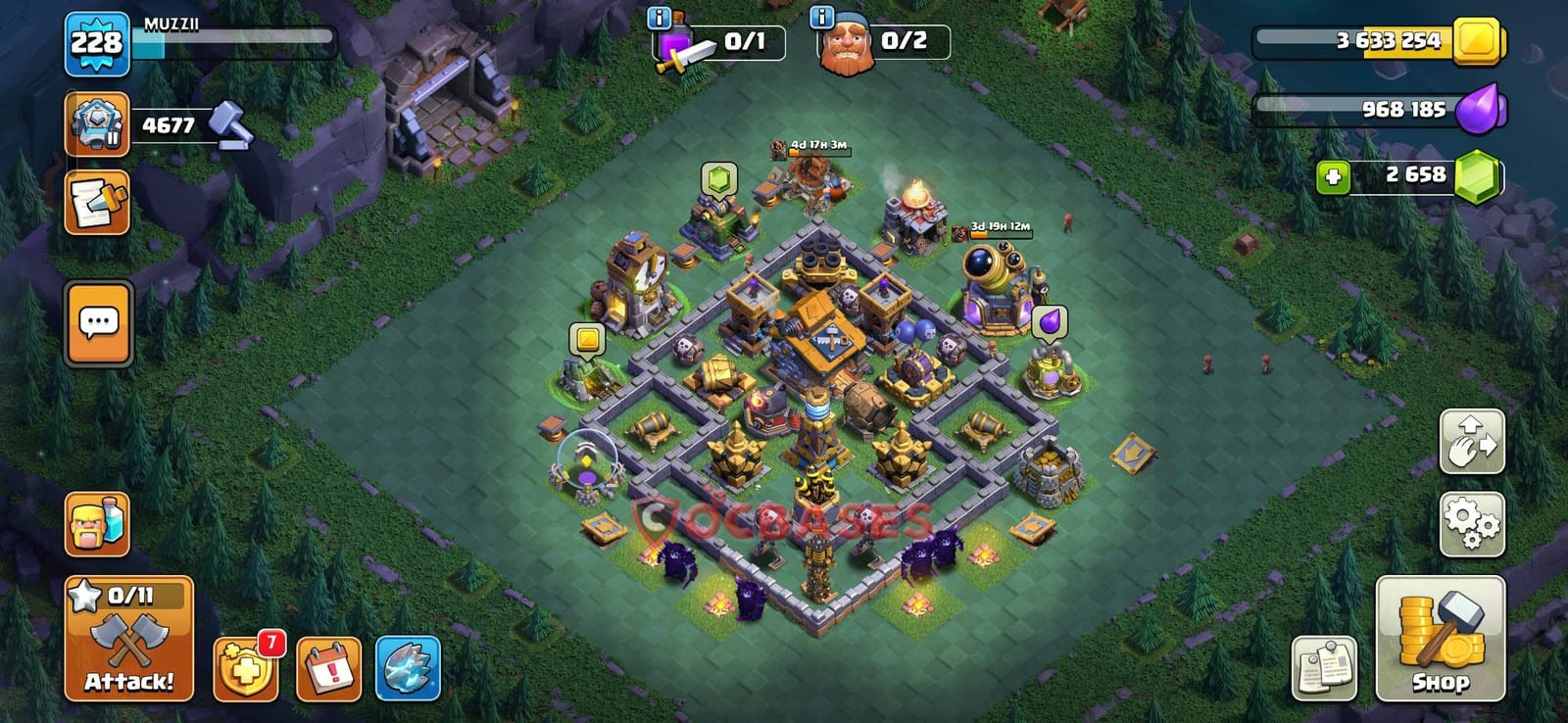
Task: Collect the green gem bubble above Gem Mine
Action: click(x=721, y=178)
